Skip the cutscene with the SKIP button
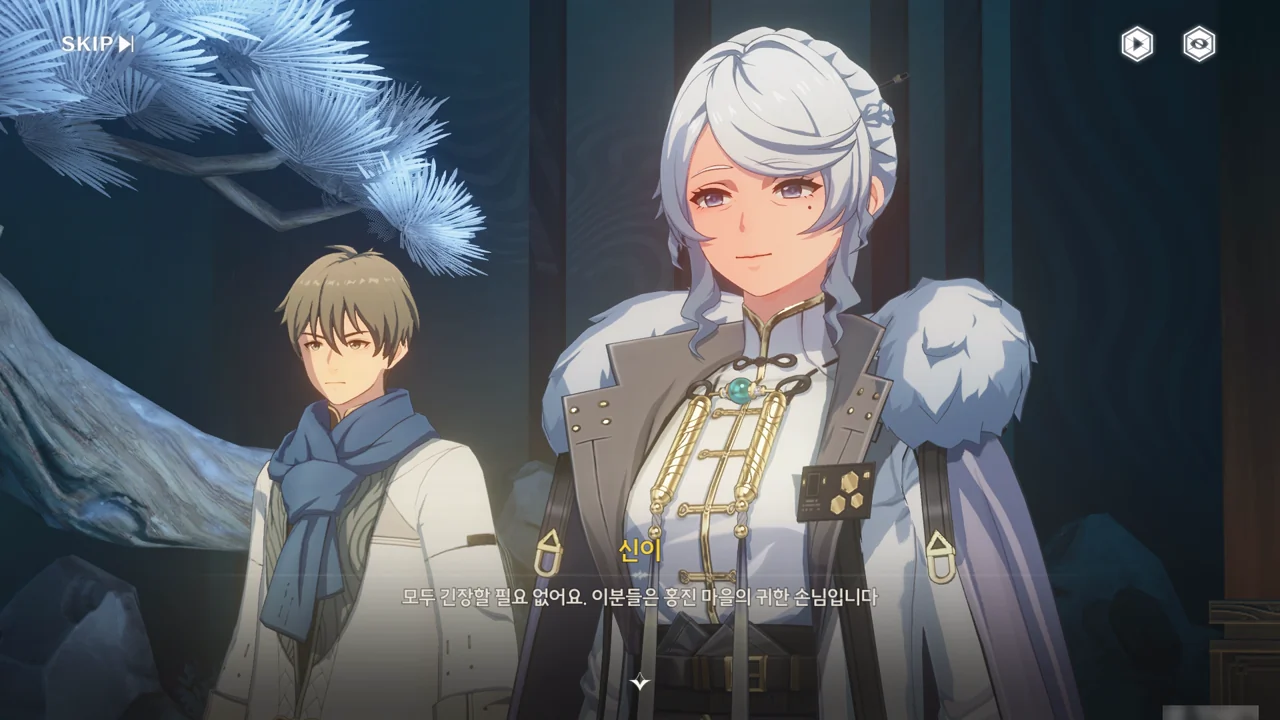Image resolution: width=1280 pixels, height=720 pixels. (97, 44)
